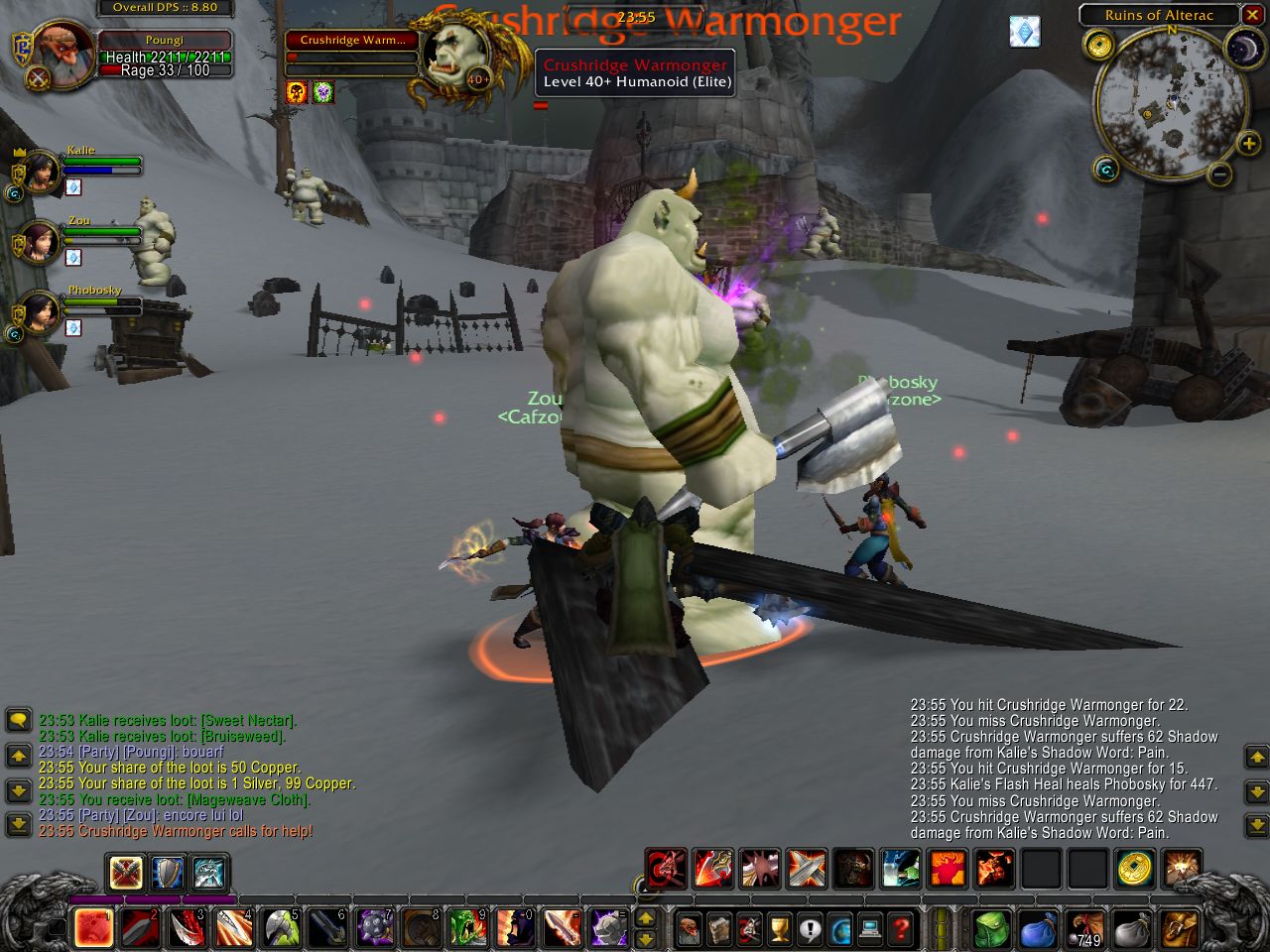
Task: Select Zou's party member frame
Action: coord(41,242)
